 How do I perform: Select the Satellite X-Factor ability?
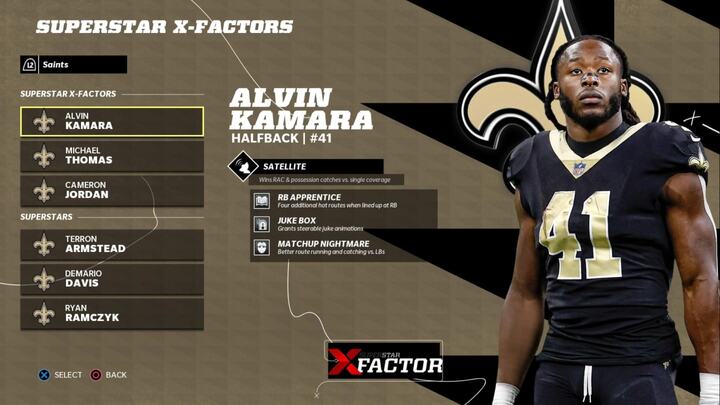pyautogui.click(x=306, y=167)
